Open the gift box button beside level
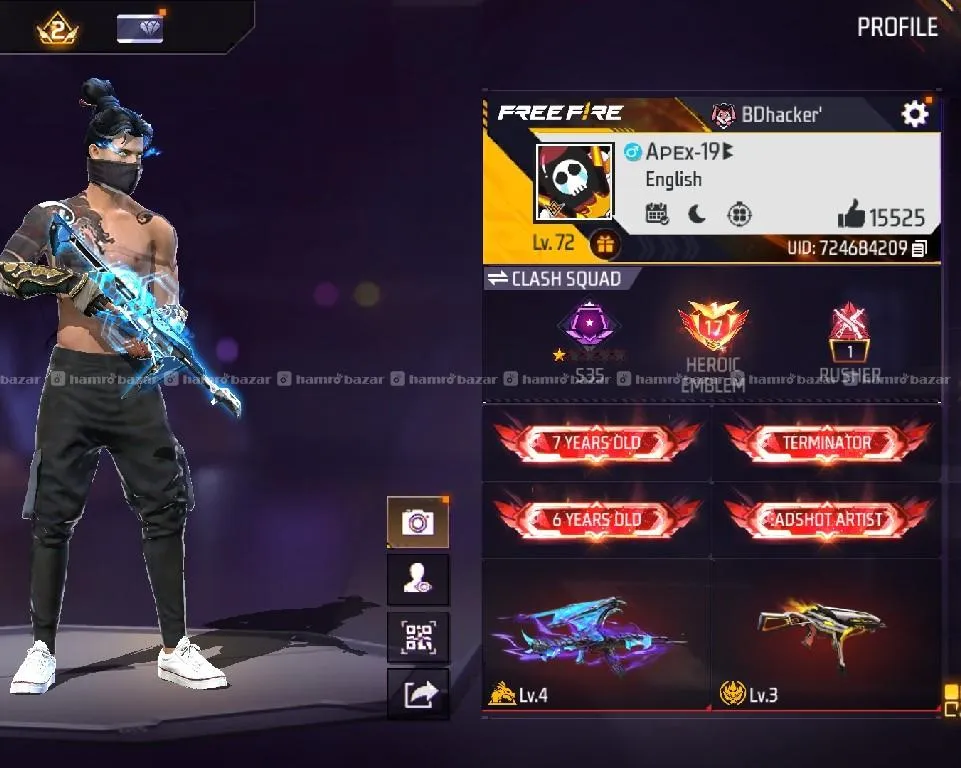The image size is (961, 768). coord(603,243)
